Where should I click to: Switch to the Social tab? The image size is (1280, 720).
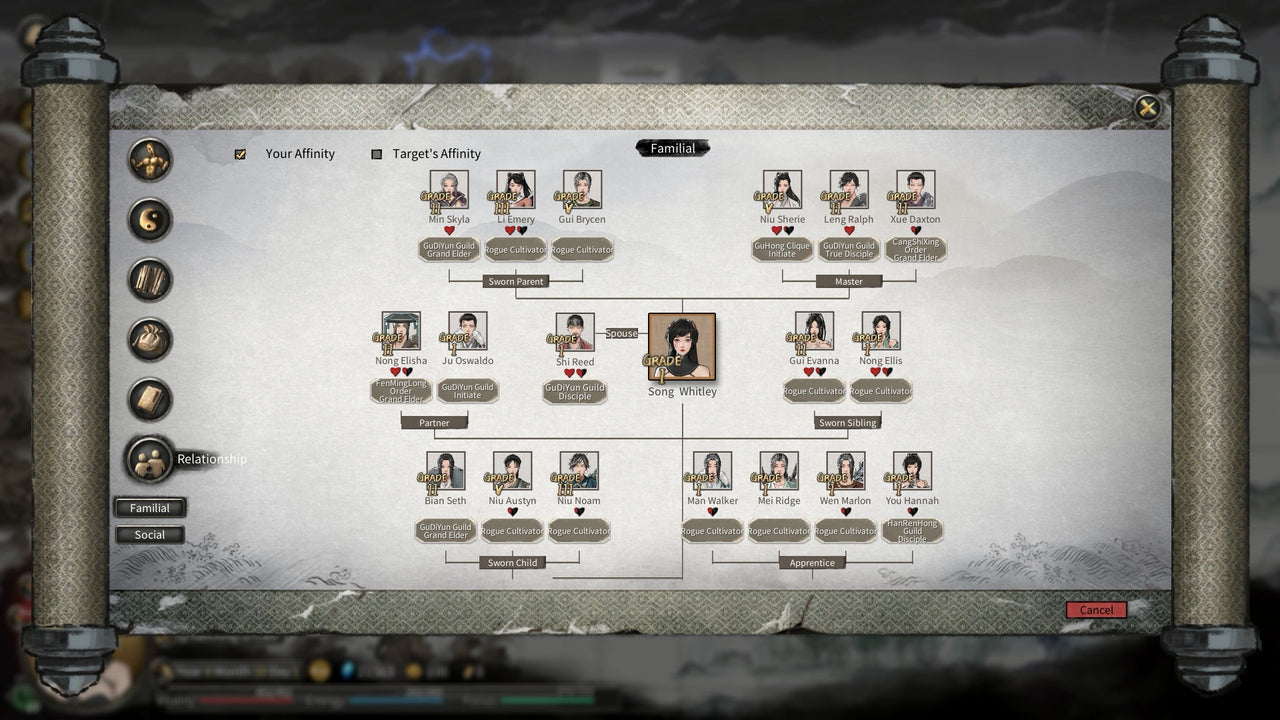click(149, 535)
